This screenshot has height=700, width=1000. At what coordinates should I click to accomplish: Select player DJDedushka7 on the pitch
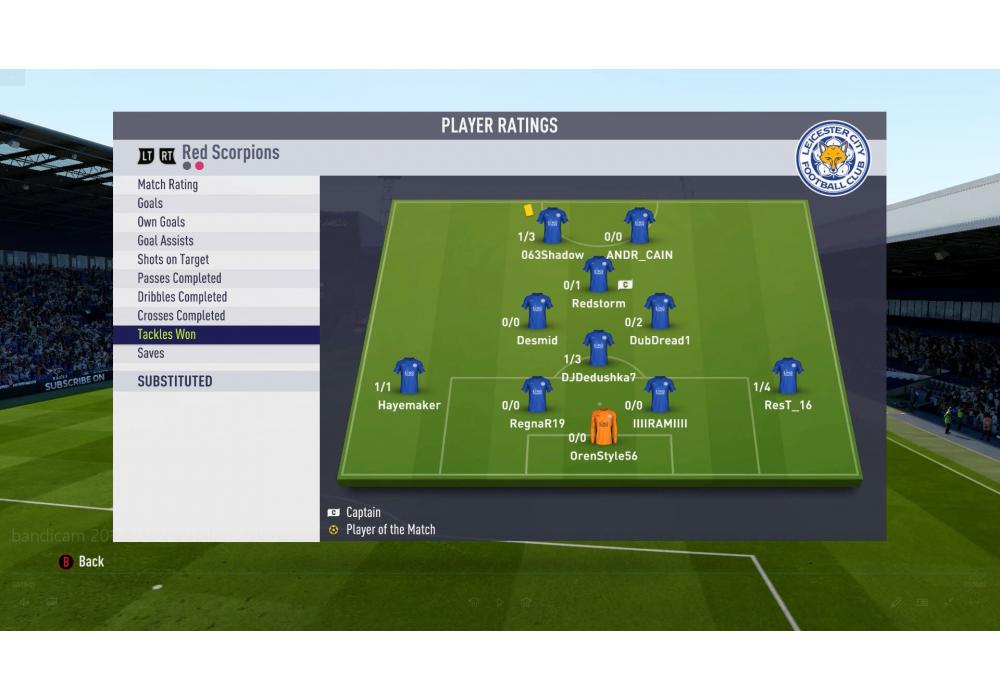(598, 349)
